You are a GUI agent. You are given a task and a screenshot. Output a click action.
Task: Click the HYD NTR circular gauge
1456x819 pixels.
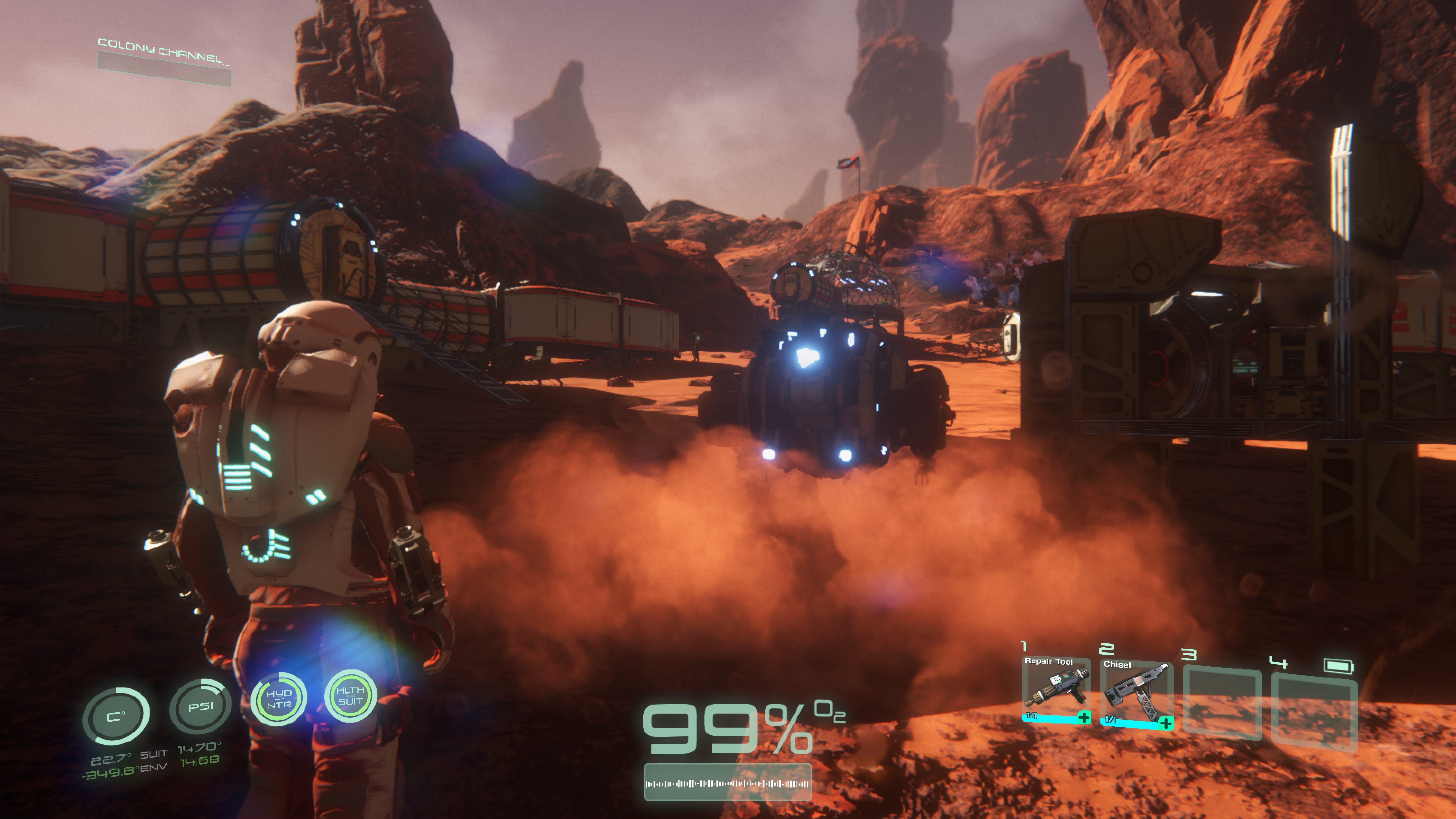[279, 699]
